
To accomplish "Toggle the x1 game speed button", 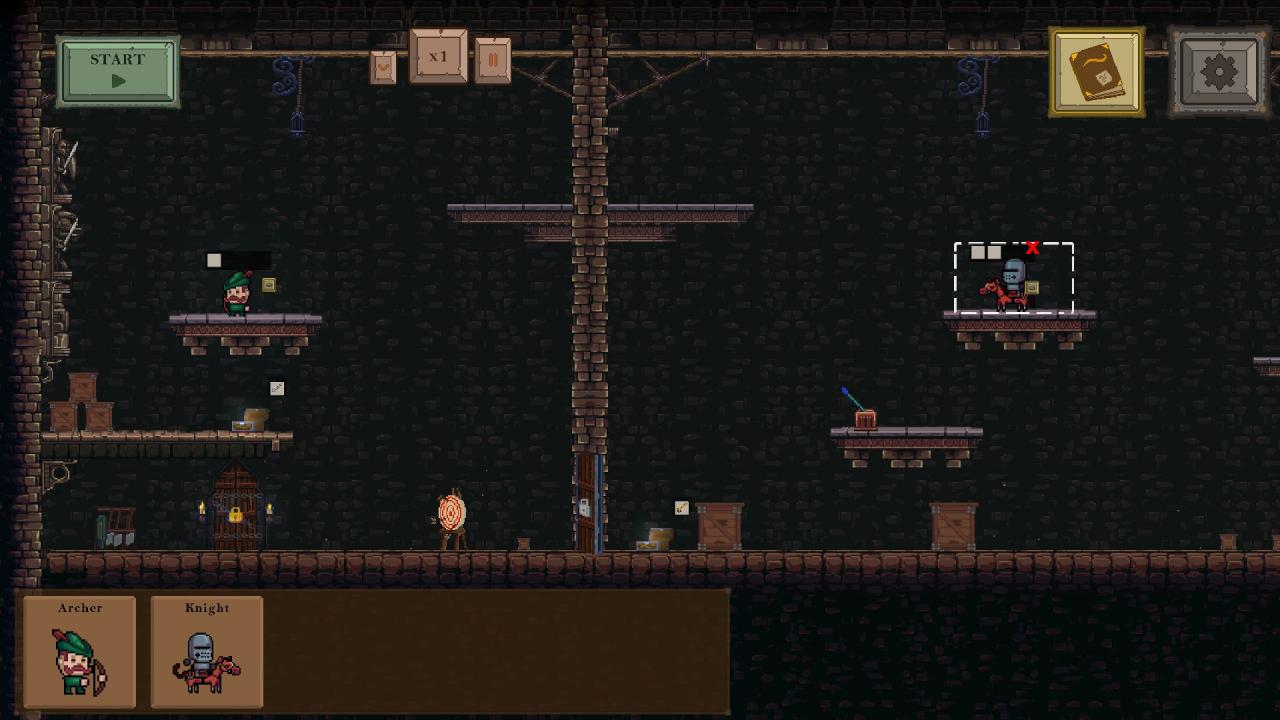I will pos(438,57).
